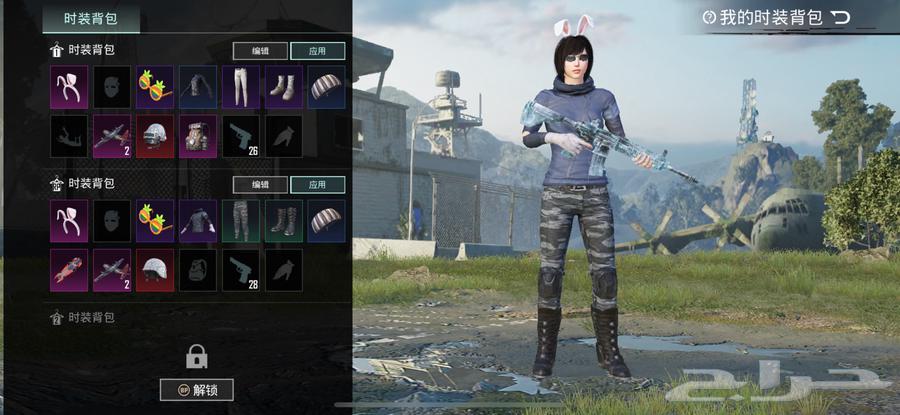Select the pistol slot showing 28
This screenshot has width=900, height=415.
point(241,270)
